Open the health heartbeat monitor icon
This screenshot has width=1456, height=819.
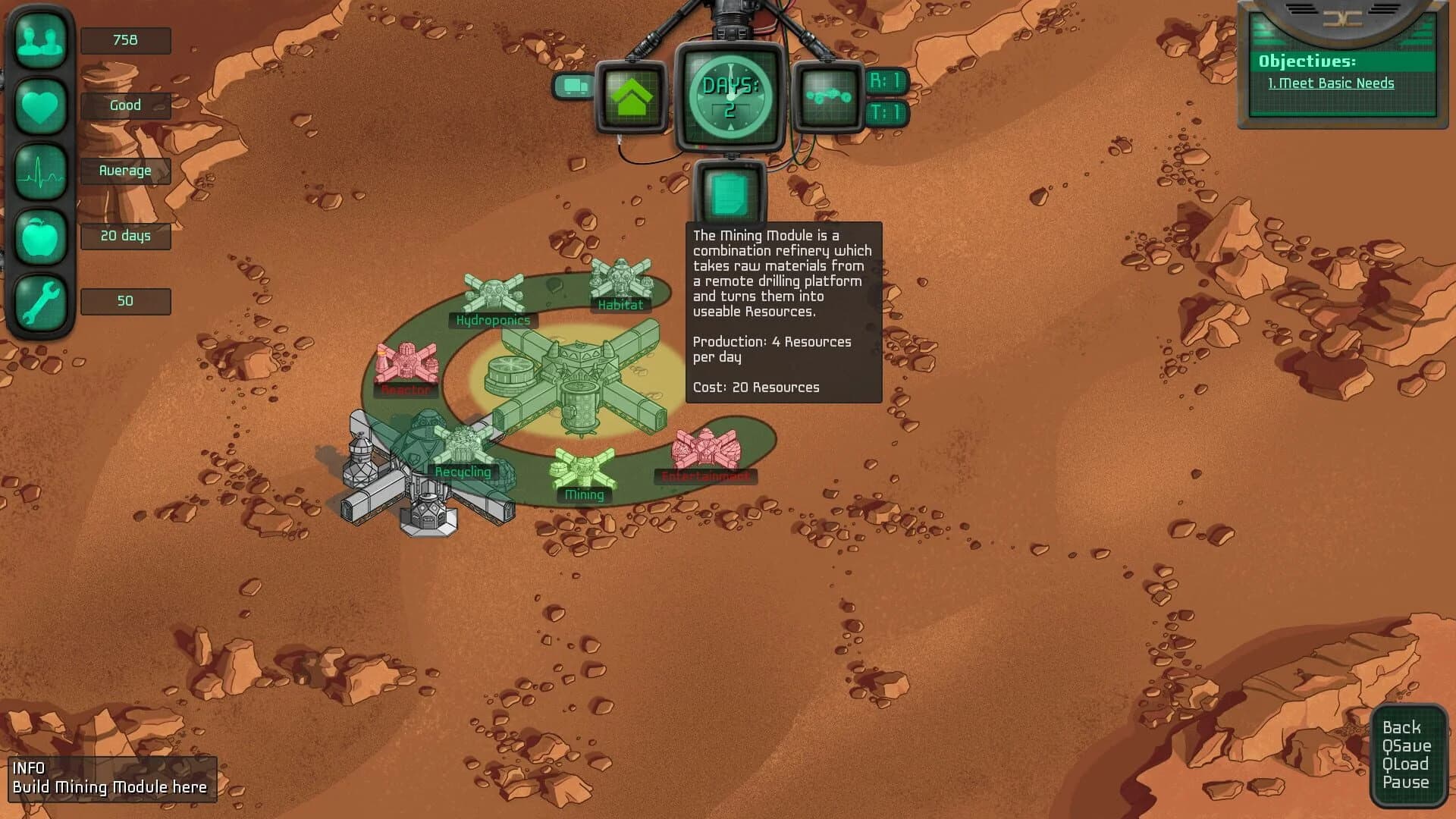(41, 171)
